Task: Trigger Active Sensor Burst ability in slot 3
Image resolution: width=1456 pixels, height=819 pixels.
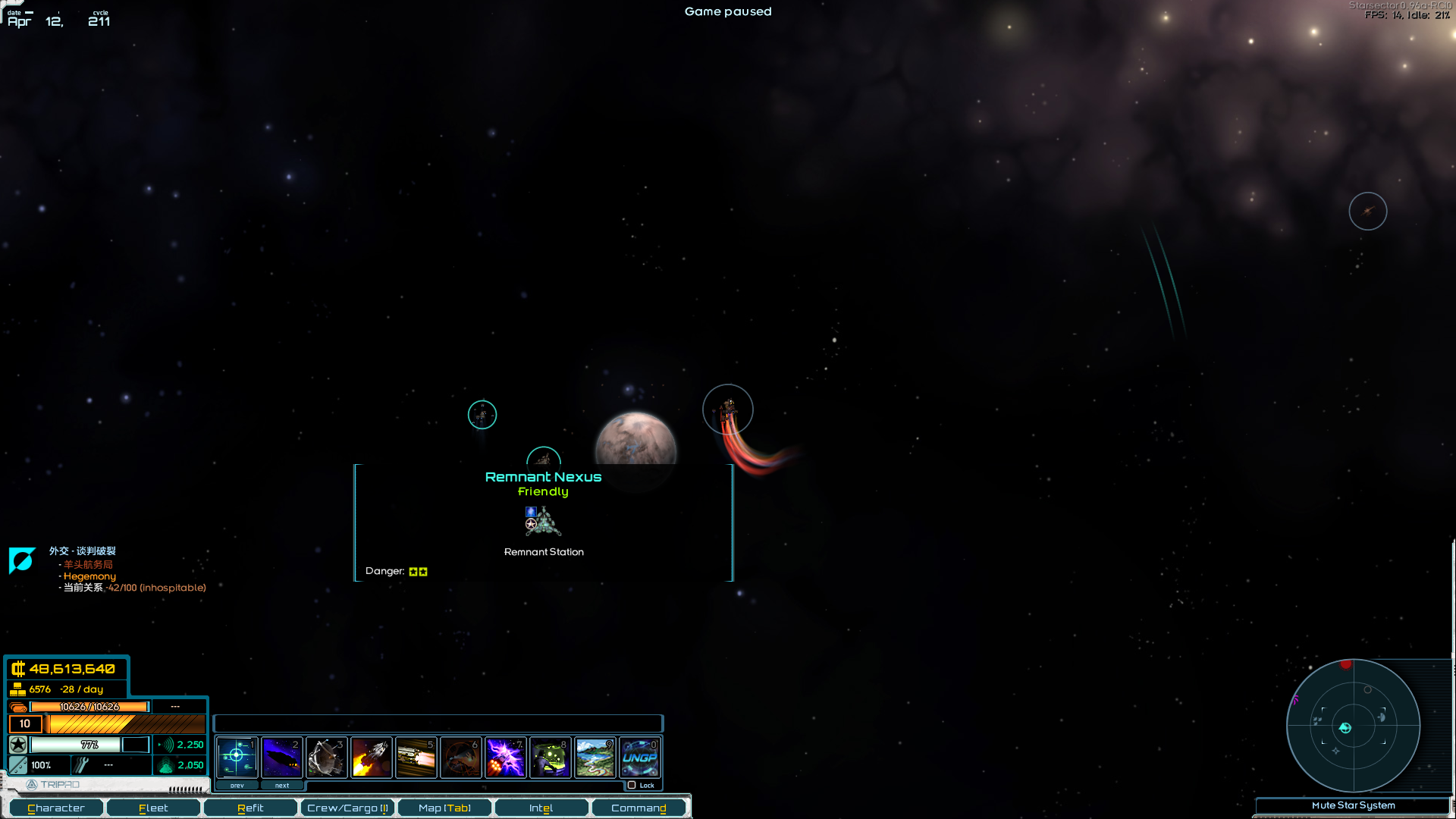Action: point(326,757)
